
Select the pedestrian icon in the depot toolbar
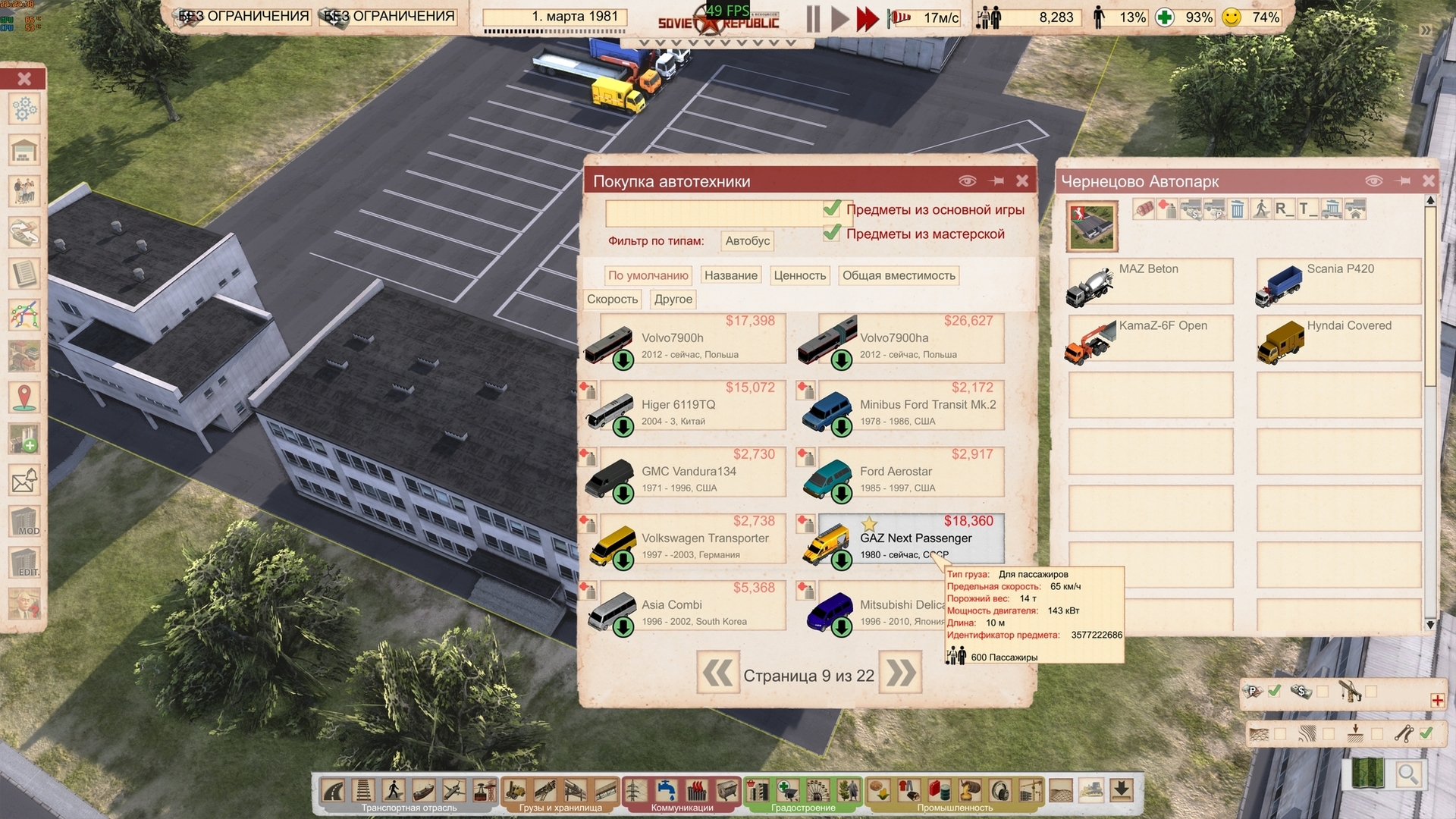(x=1261, y=207)
